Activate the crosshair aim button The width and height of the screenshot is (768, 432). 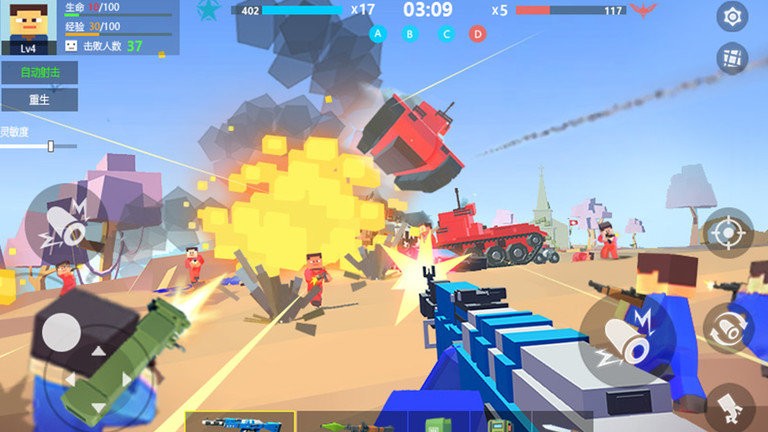tap(727, 234)
